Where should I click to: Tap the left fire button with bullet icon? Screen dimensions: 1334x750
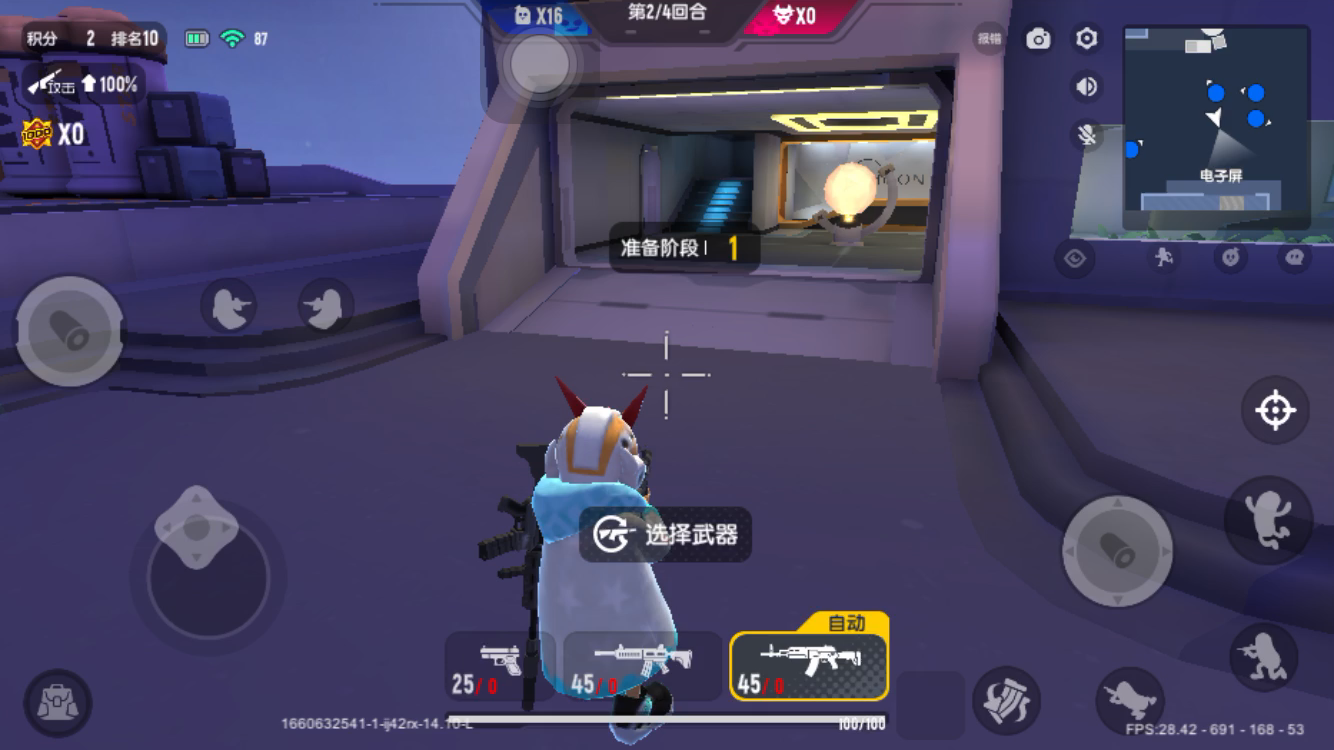pyautogui.click(x=70, y=330)
